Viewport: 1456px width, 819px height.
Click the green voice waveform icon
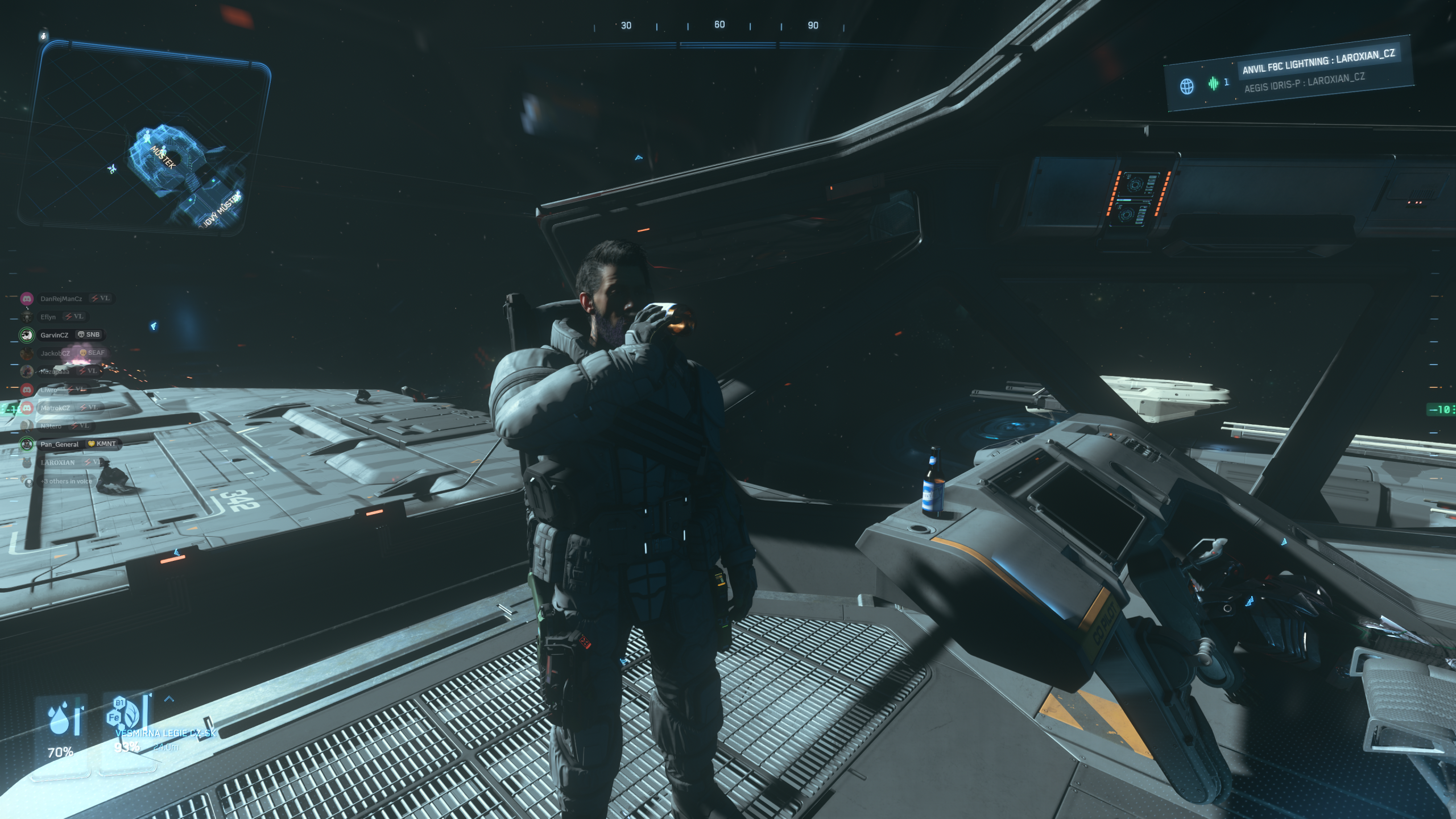coord(1213,84)
